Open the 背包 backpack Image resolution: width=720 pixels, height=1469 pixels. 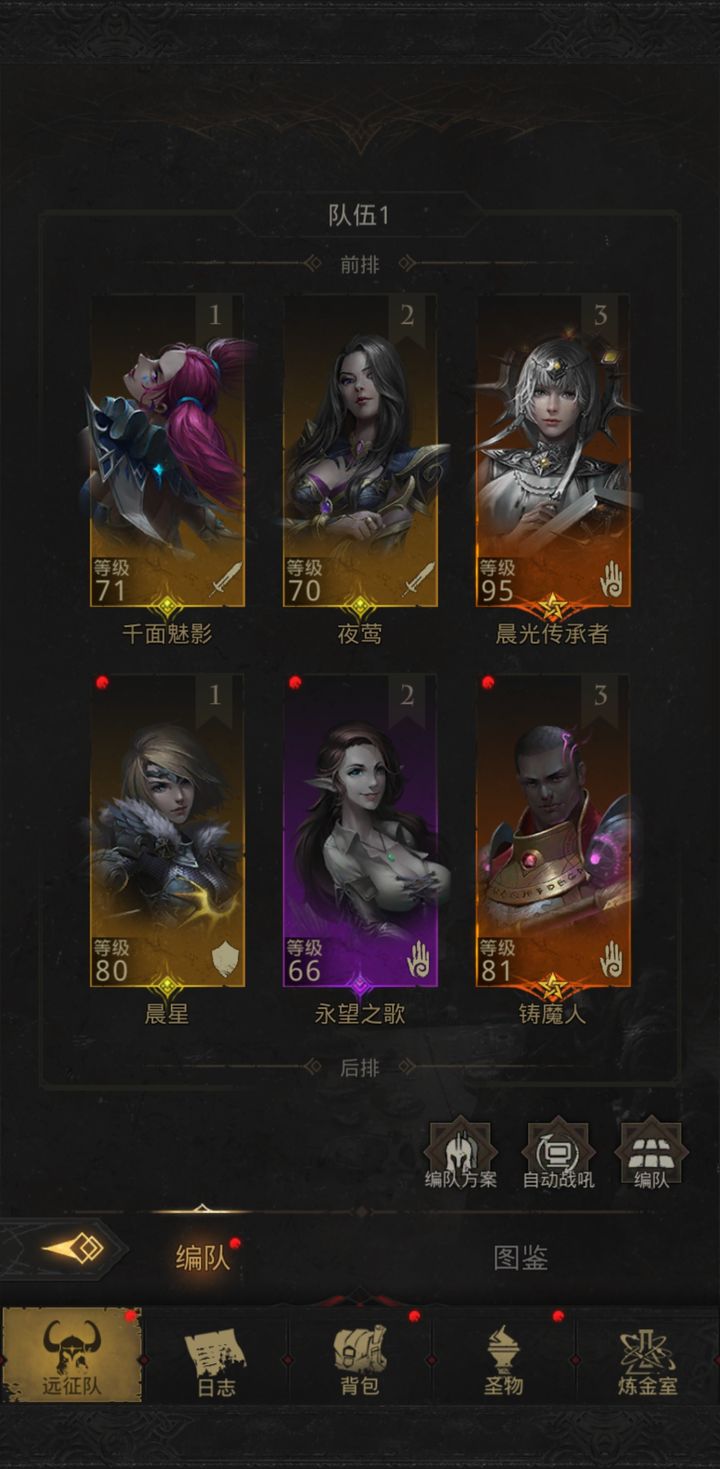tap(359, 1357)
